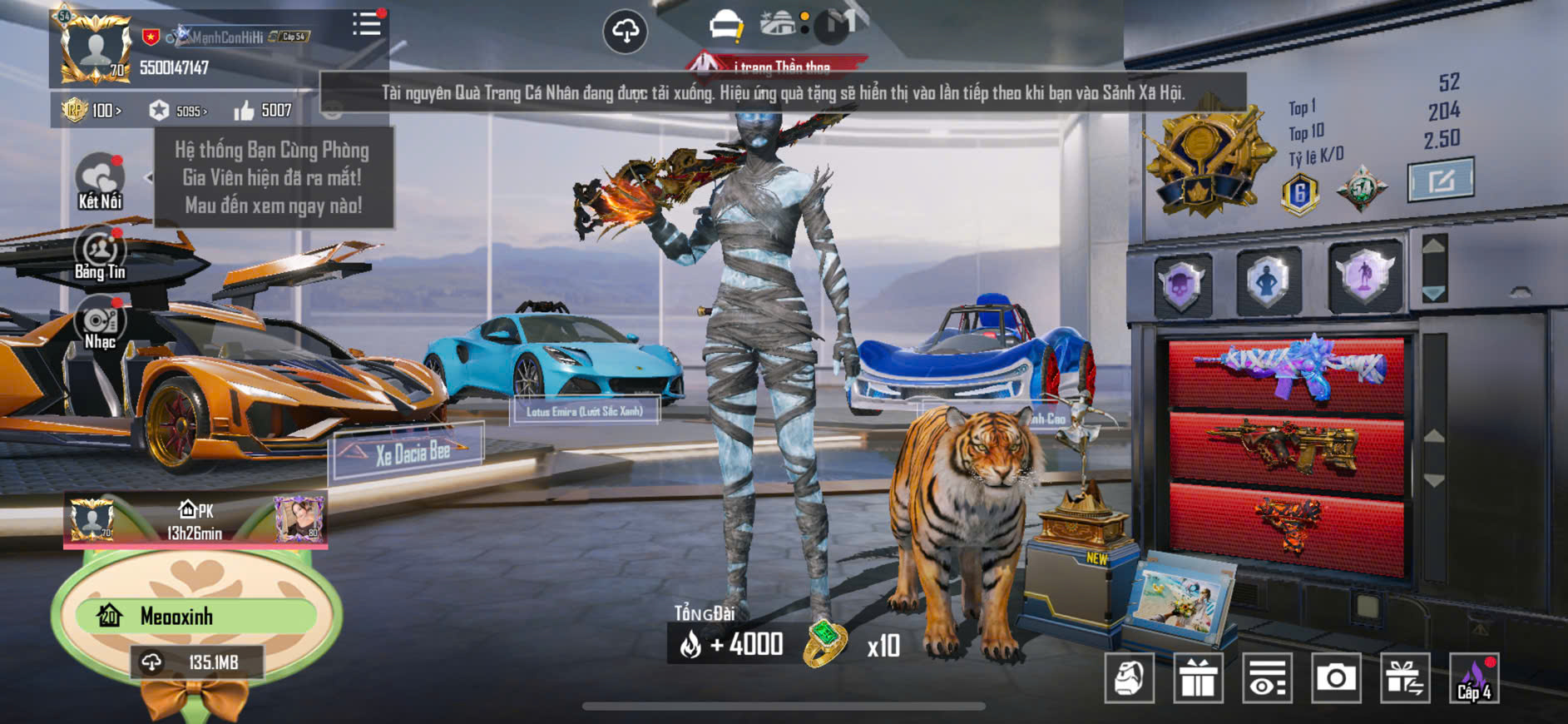The image size is (1568, 724).
Task: Open the gift exchange button with arrows
Action: tap(1405, 679)
